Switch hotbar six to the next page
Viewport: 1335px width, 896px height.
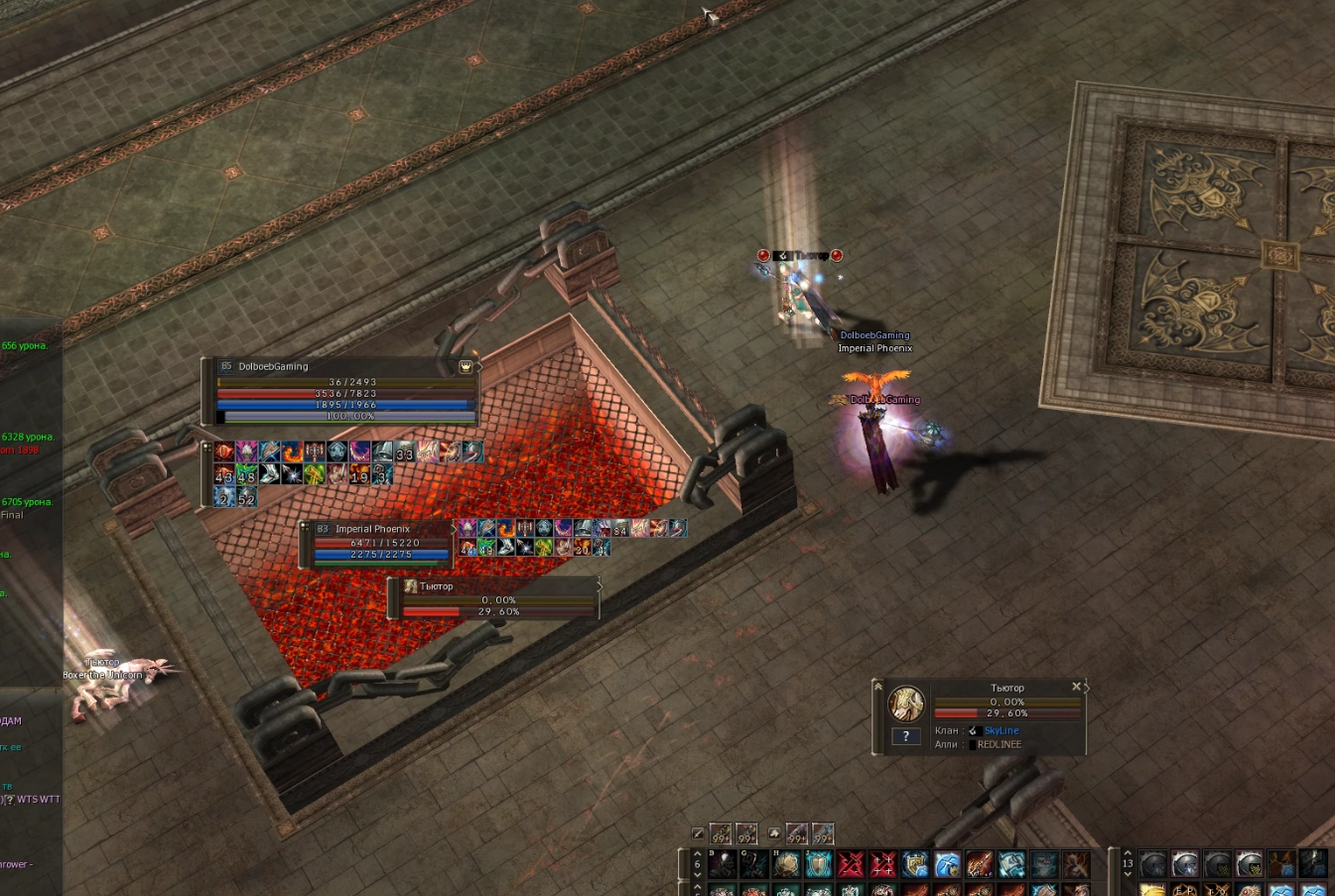697,876
